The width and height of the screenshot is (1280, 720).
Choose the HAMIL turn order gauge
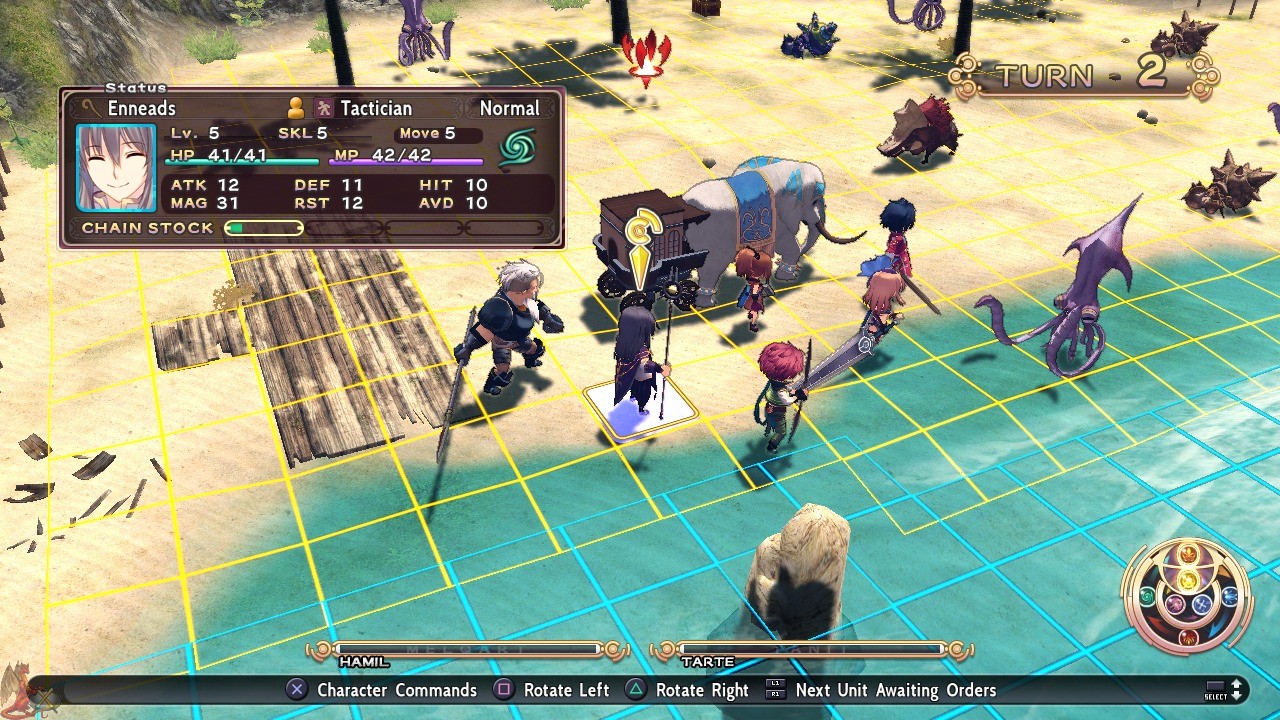pyautogui.click(x=467, y=650)
